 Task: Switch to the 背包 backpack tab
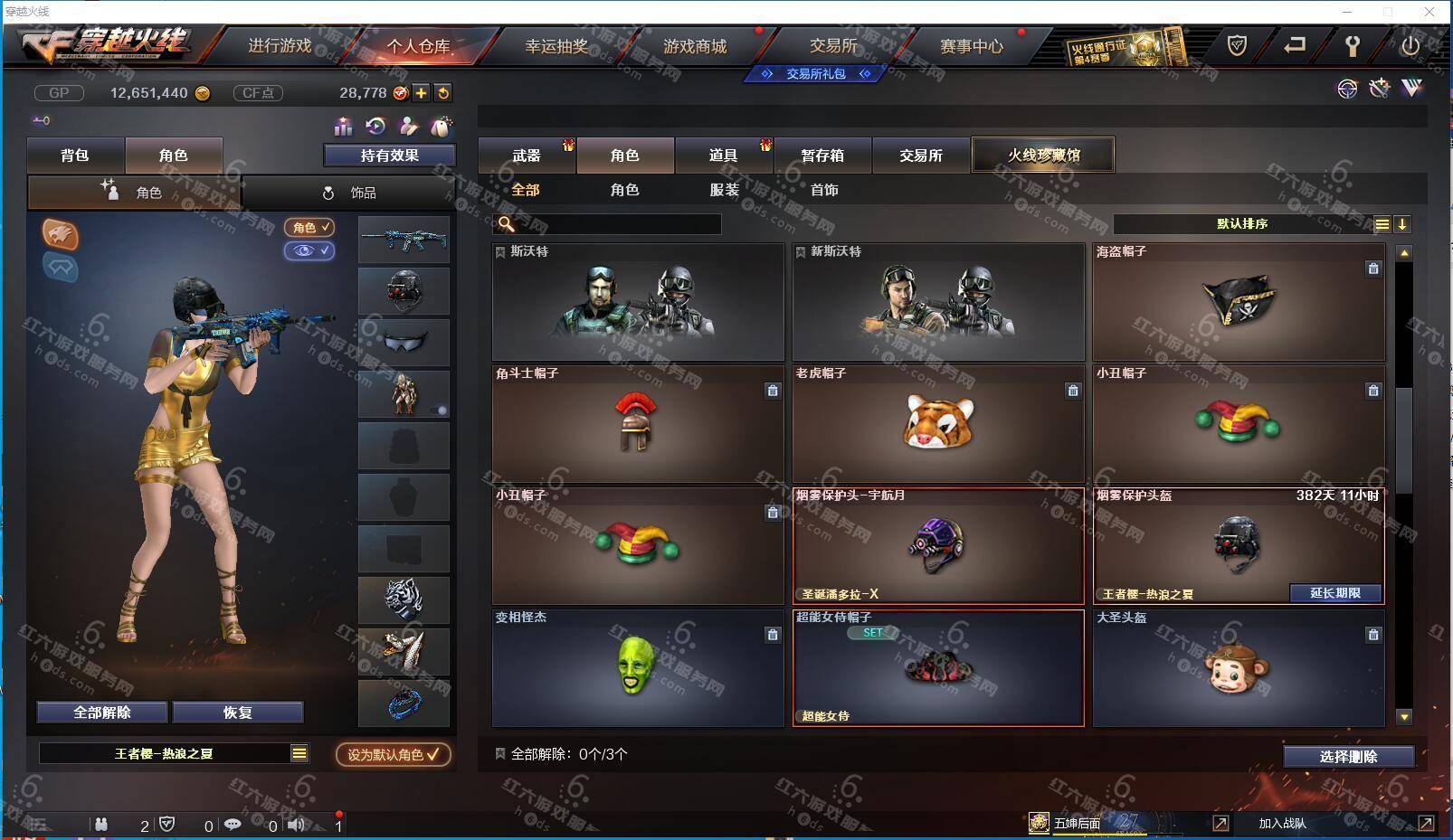tap(75, 156)
